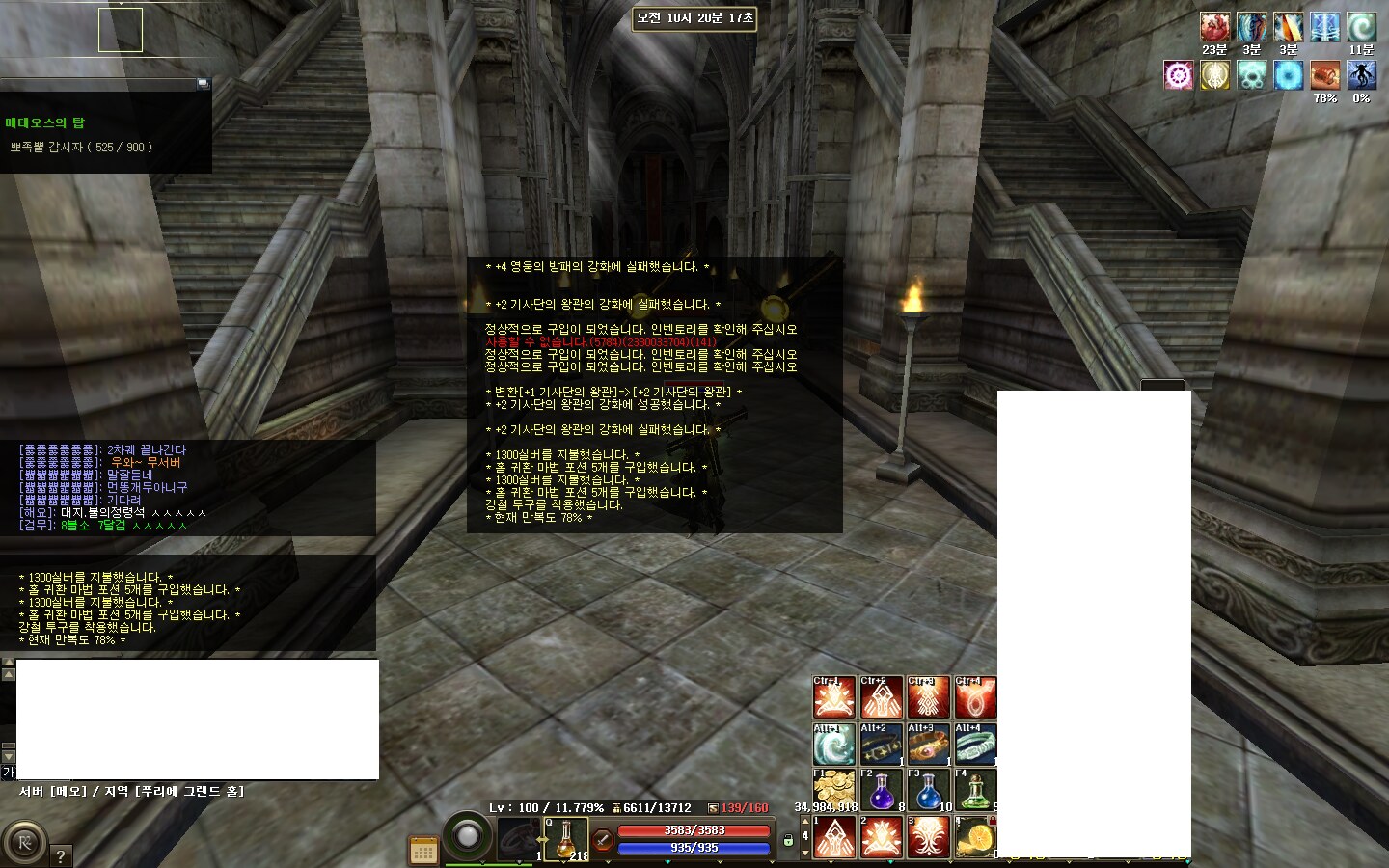Open the question mark help button

point(60,855)
